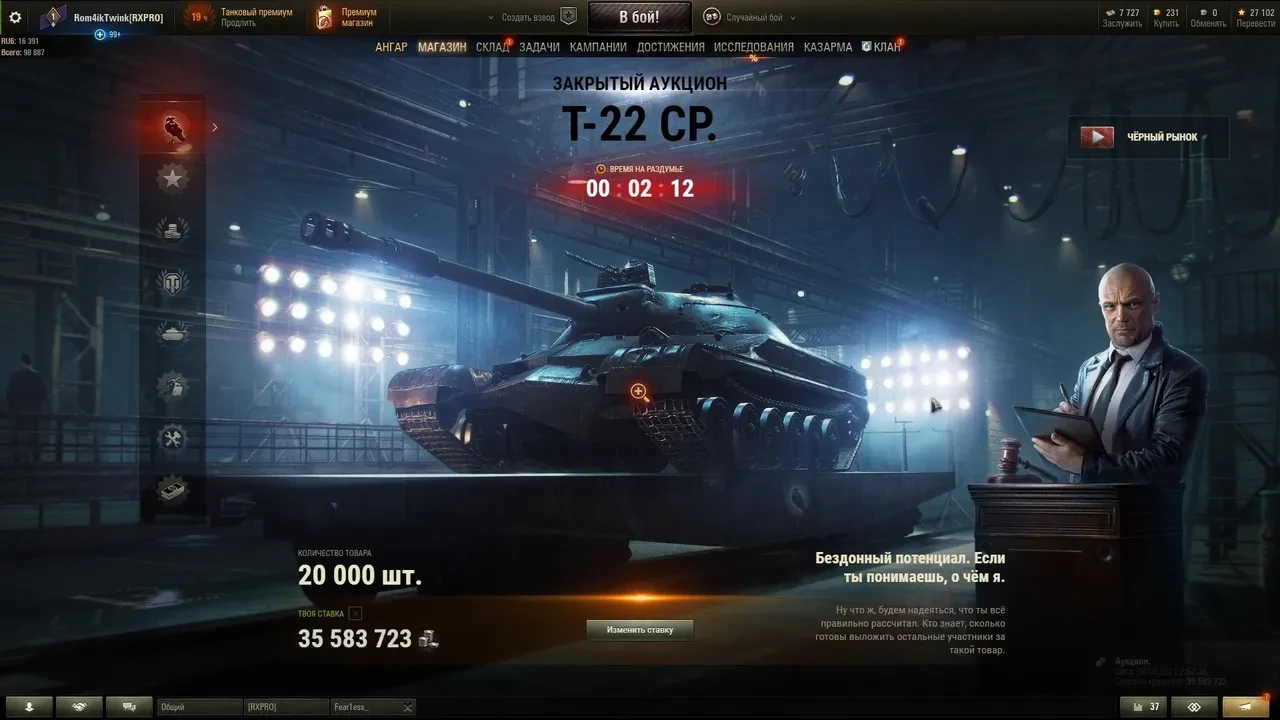Change the bid with "Изменить ставку"
This screenshot has height=720, width=1280.
tap(639, 630)
